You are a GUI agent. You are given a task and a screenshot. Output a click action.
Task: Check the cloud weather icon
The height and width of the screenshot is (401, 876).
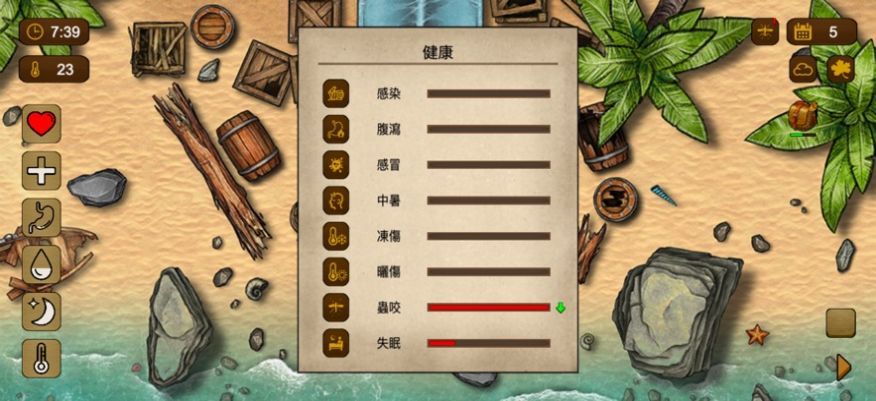[x=804, y=69]
